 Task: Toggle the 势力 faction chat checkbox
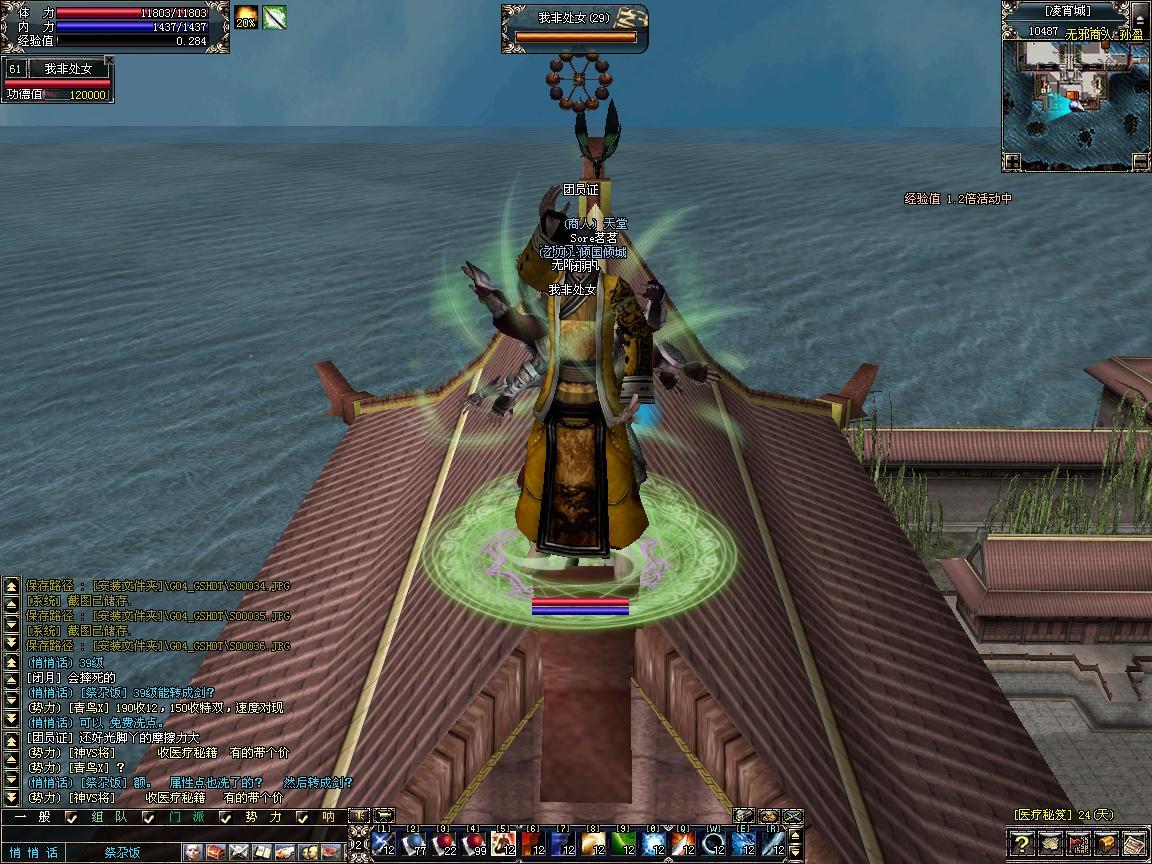point(226,817)
